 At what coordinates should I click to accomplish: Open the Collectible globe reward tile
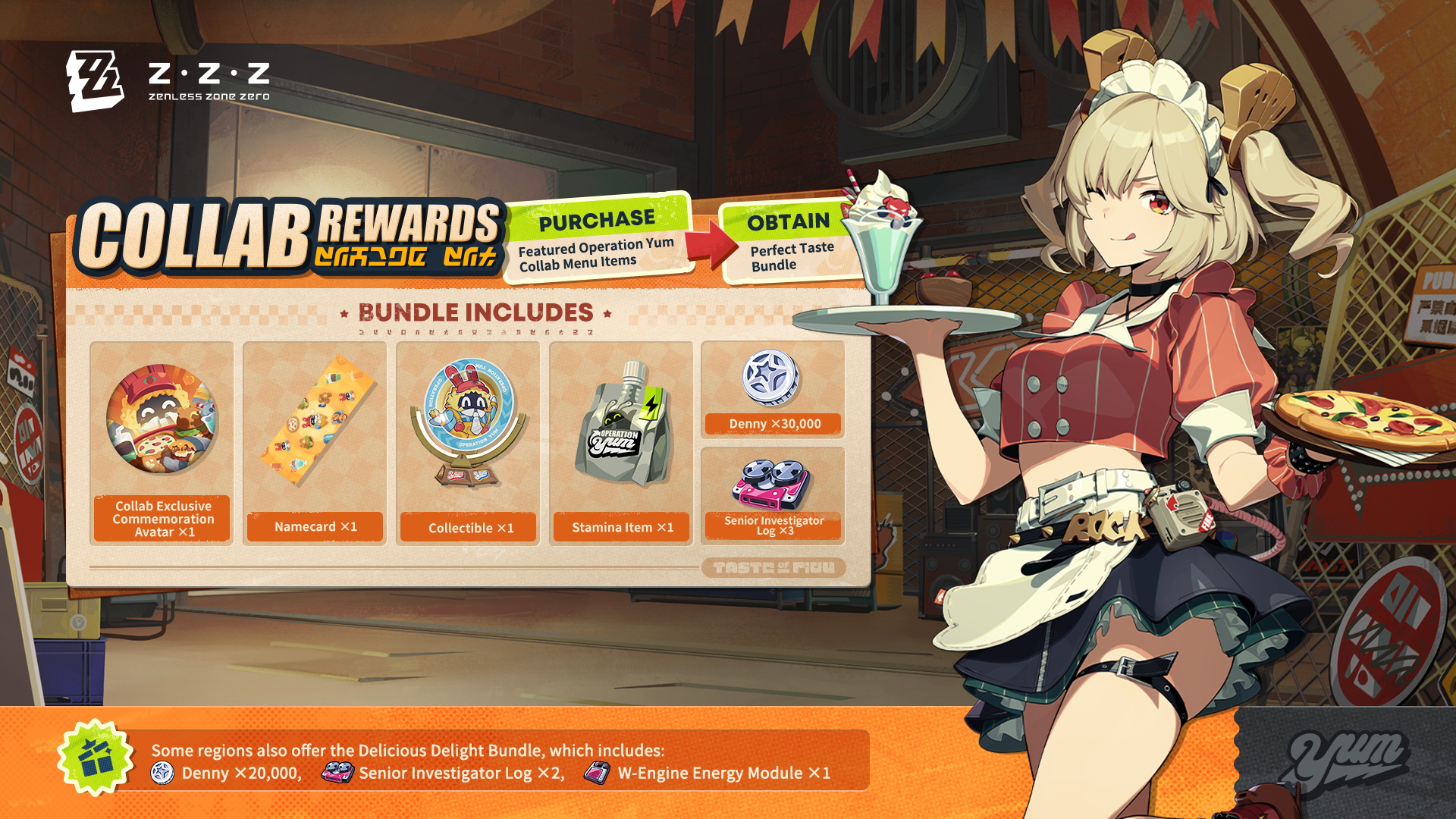468,442
